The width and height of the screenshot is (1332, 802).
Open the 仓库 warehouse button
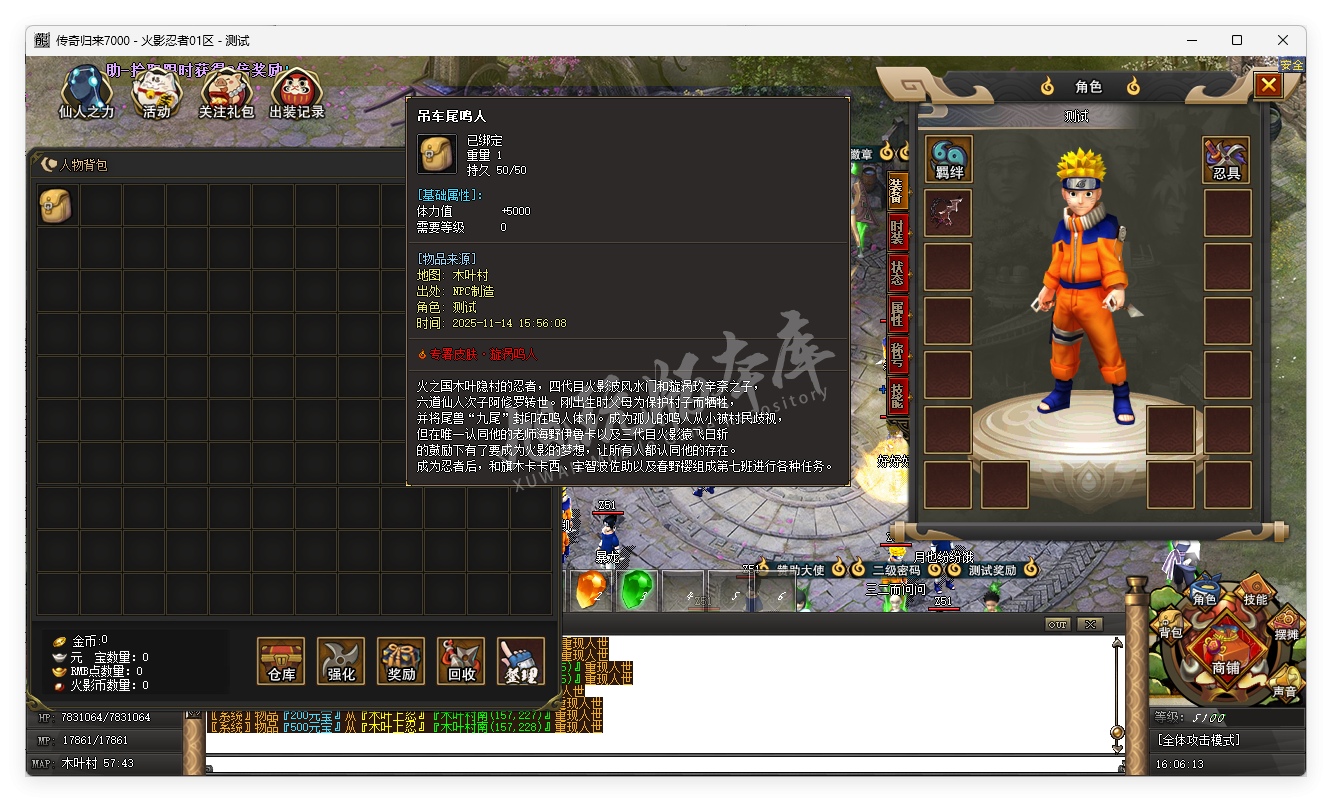280,661
